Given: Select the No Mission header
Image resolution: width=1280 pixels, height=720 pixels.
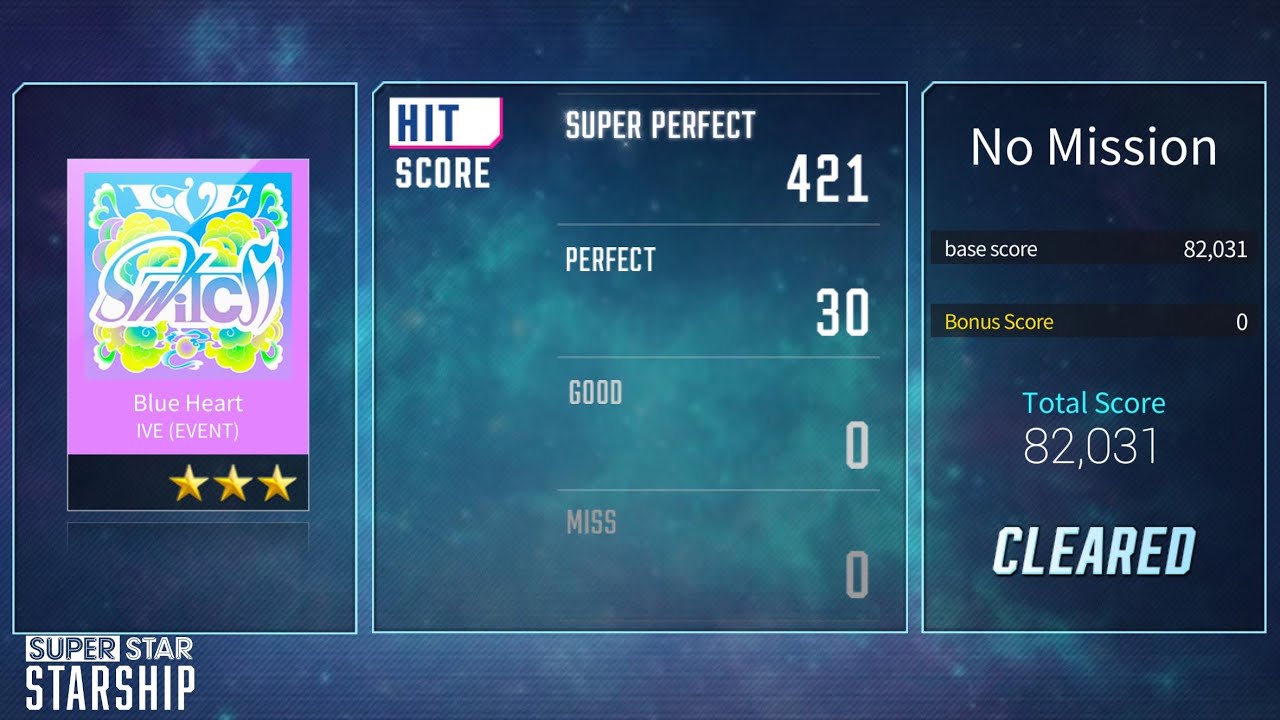Looking at the screenshot, I should click(1094, 147).
